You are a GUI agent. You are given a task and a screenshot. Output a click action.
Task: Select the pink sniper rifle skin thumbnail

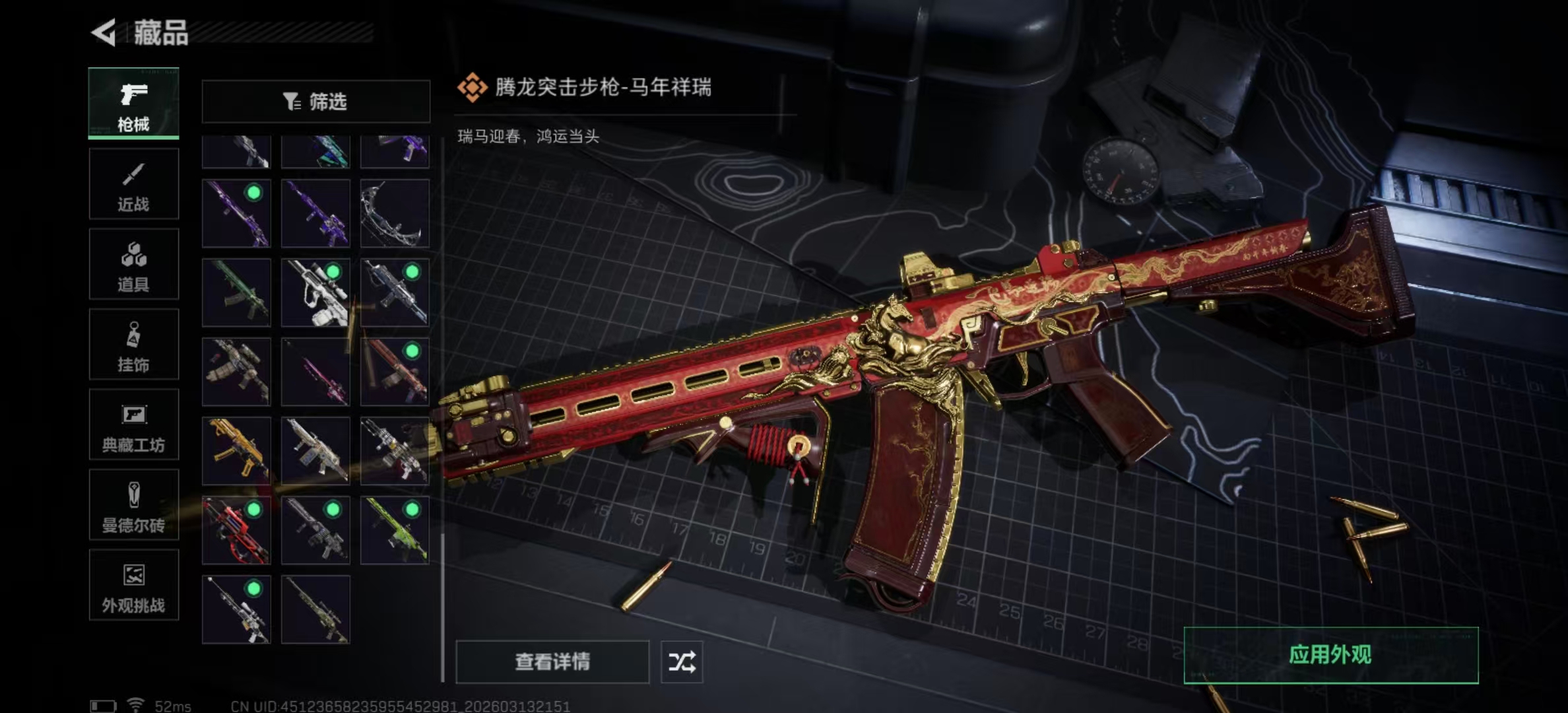315,372
